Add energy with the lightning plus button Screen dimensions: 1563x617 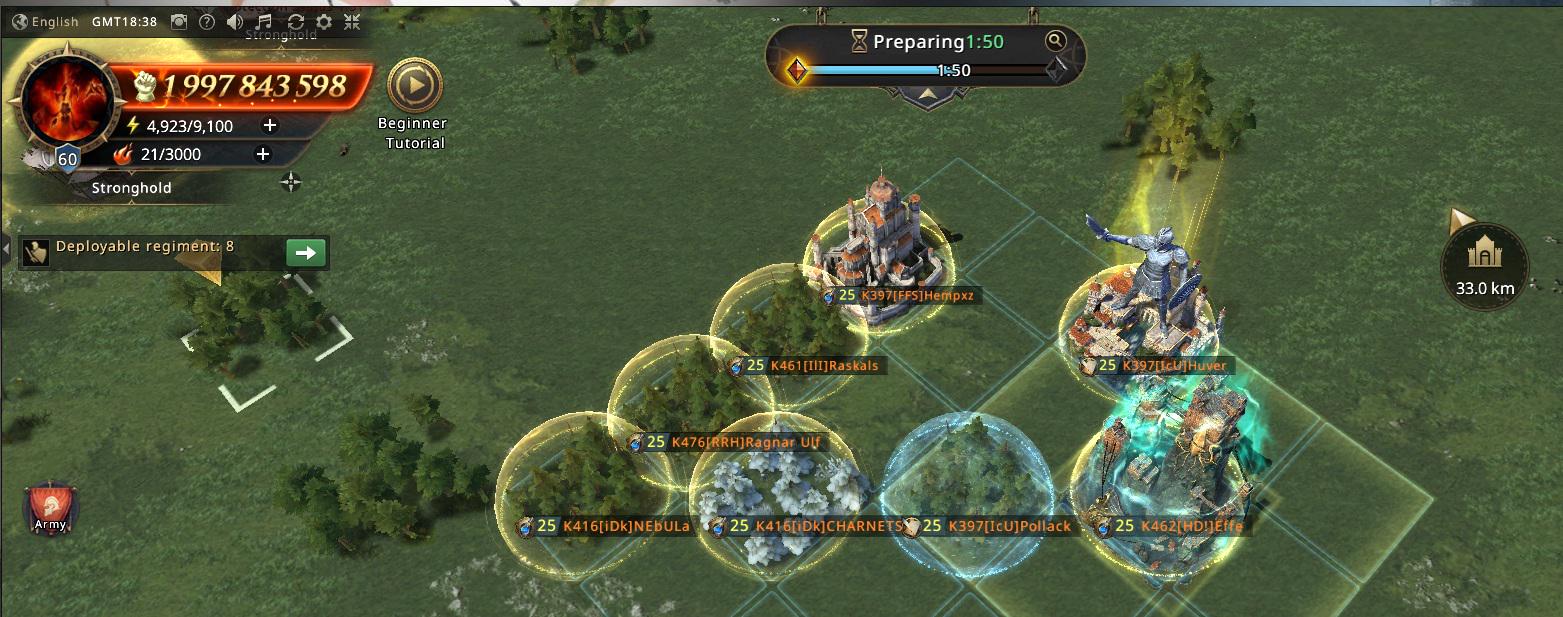(269, 126)
